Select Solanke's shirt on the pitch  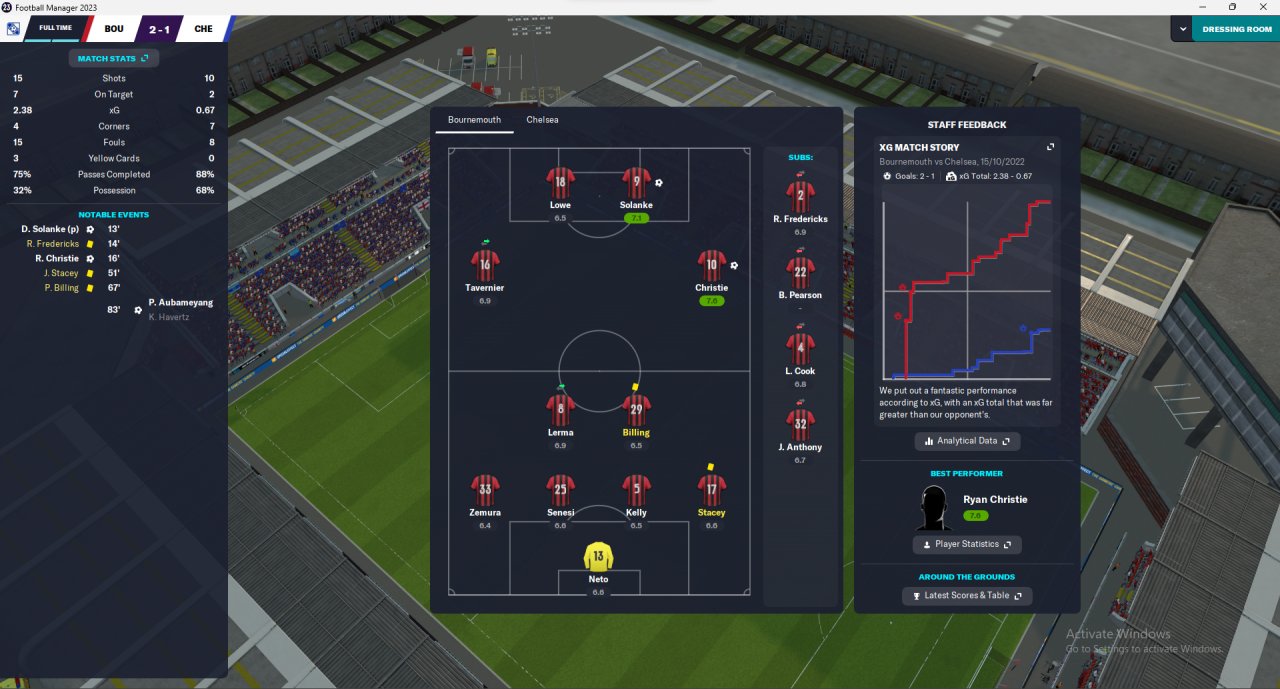pyautogui.click(x=636, y=184)
